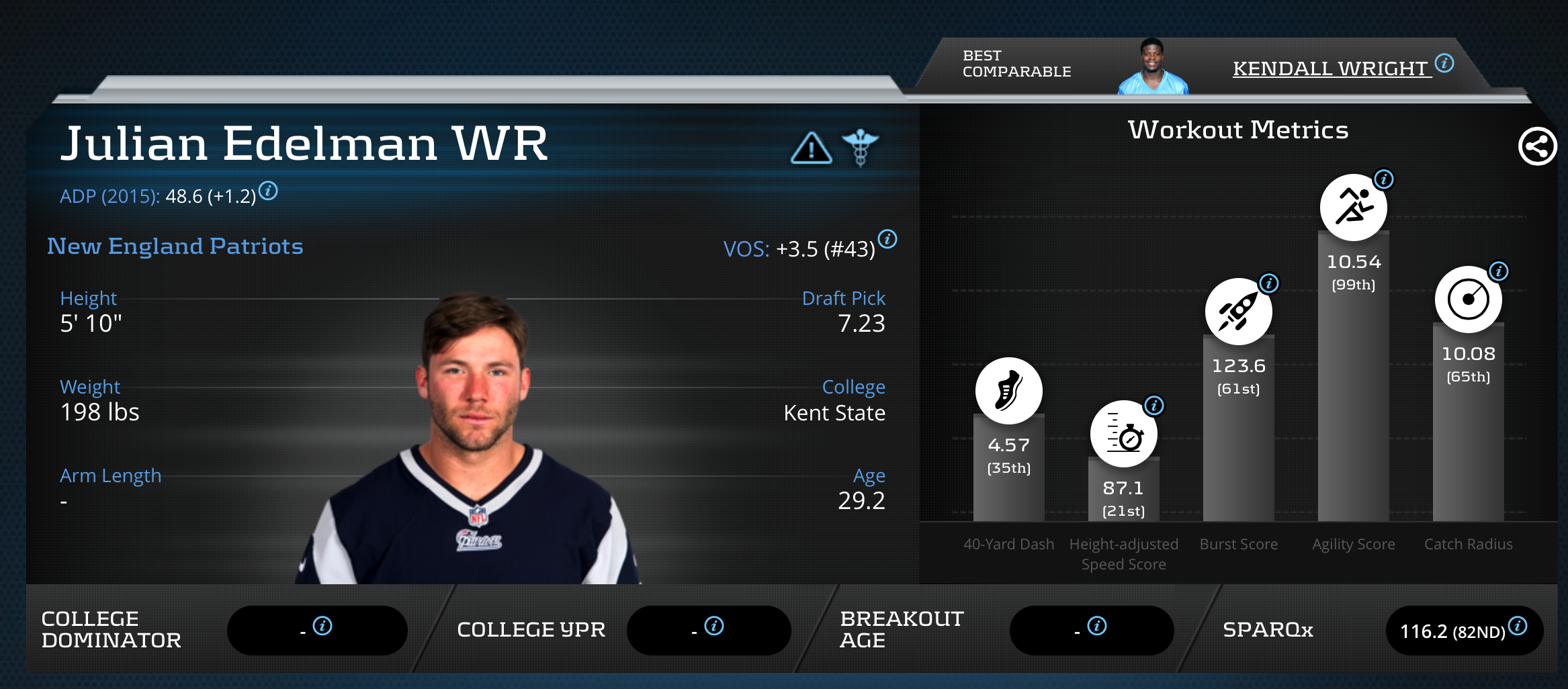Show info for College YPR
Viewport: 1568px width, 689px height.
(714, 626)
